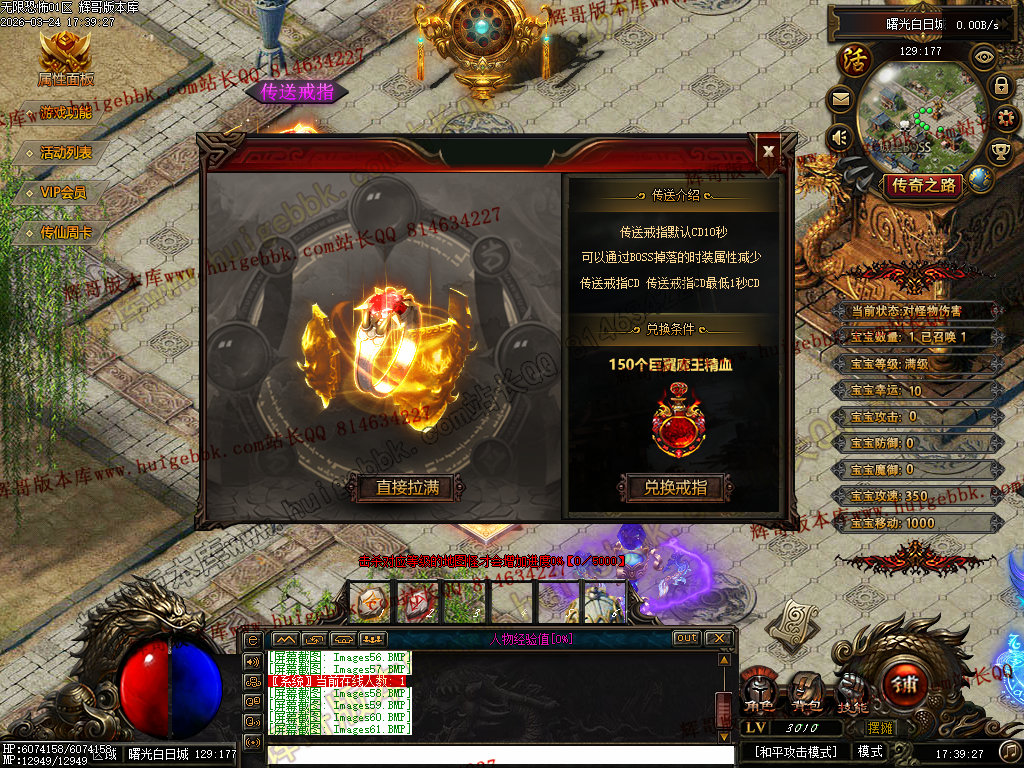Click the 模式 attack mode button

870,751
